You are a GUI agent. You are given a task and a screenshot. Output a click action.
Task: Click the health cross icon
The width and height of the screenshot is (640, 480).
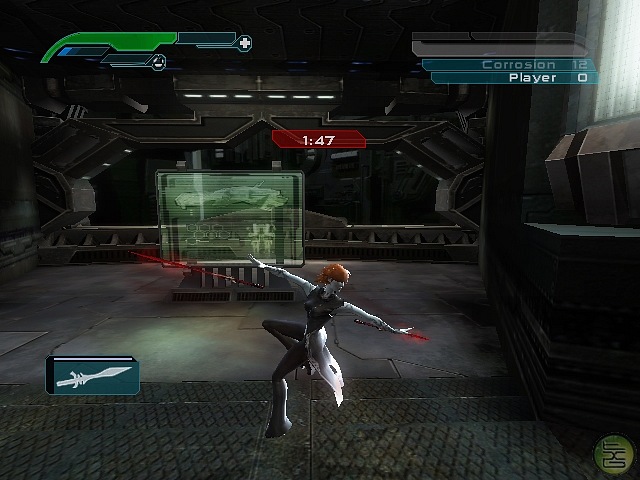(x=245, y=43)
